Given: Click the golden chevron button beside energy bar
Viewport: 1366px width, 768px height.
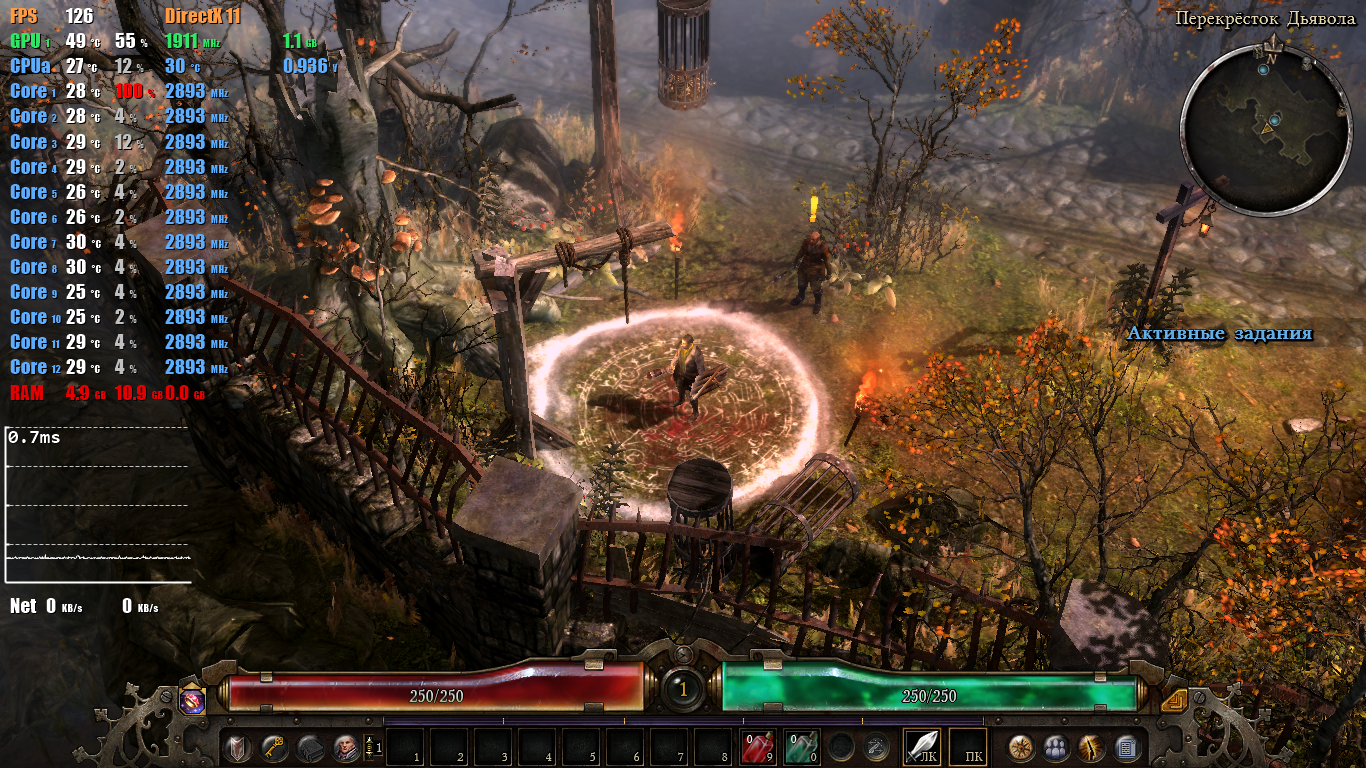Looking at the screenshot, I should (1174, 700).
